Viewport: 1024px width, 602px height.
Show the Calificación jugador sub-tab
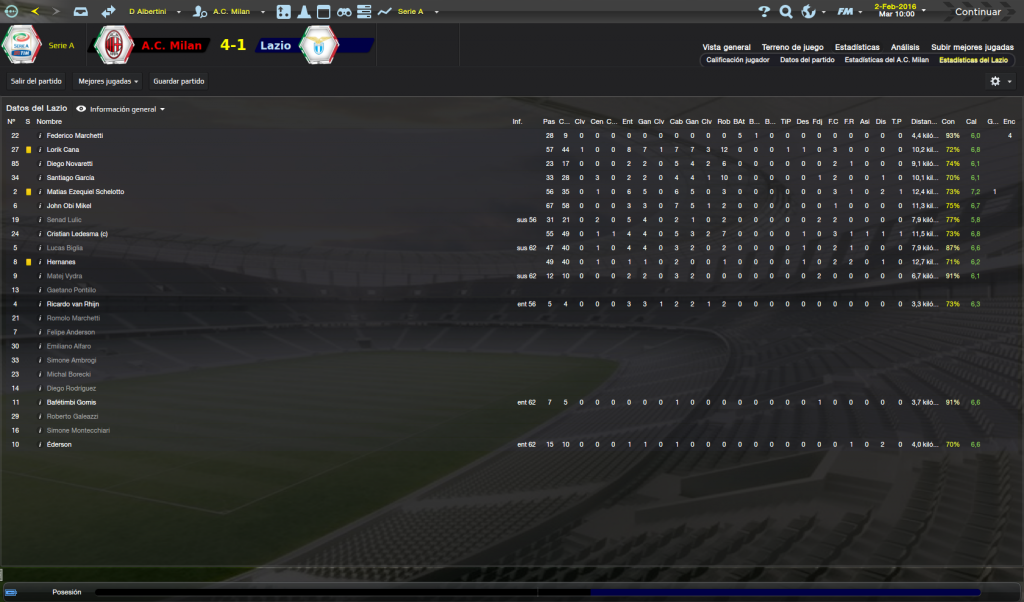pyautogui.click(x=738, y=60)
